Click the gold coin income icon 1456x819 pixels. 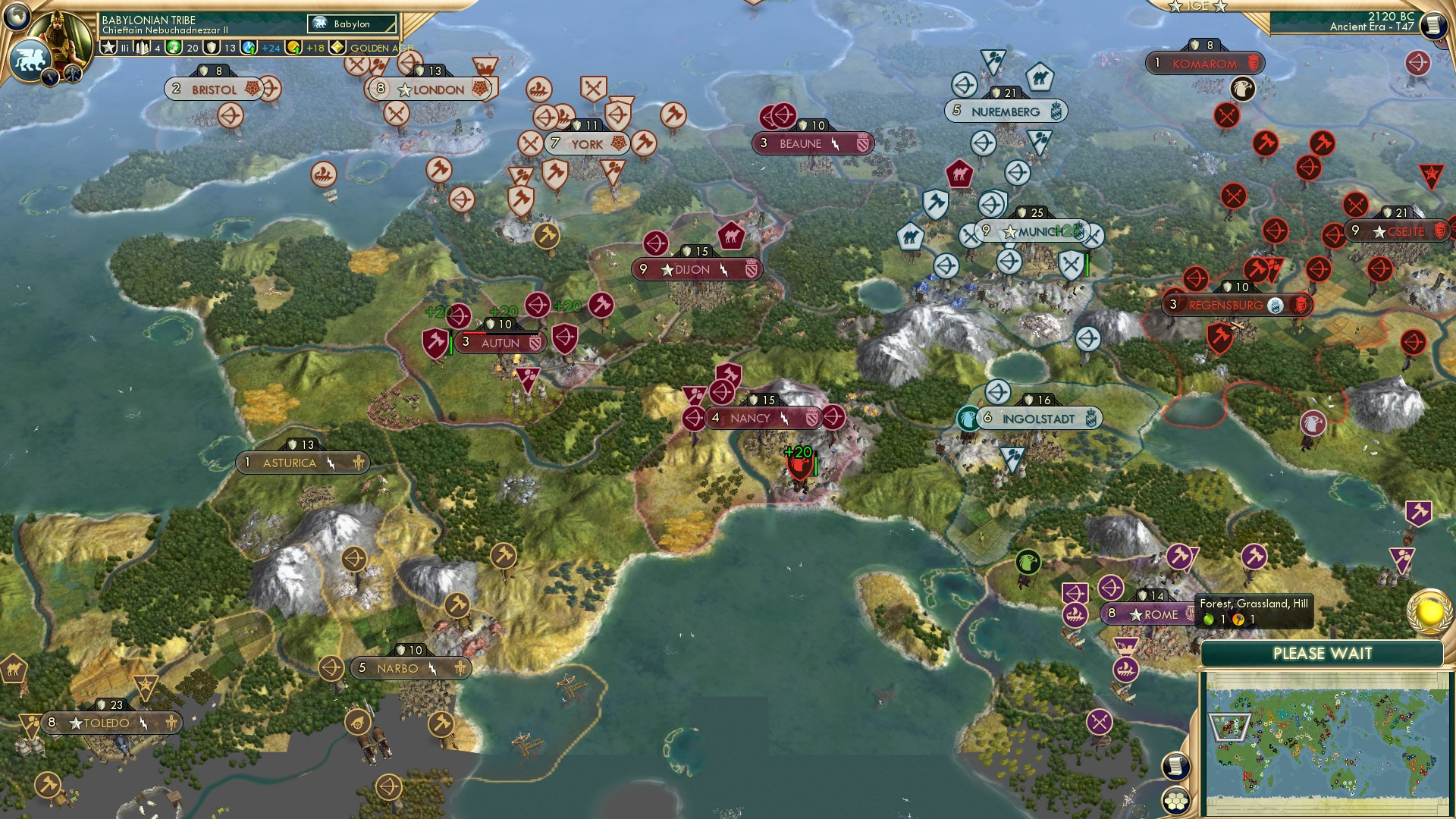pos(294,48)
